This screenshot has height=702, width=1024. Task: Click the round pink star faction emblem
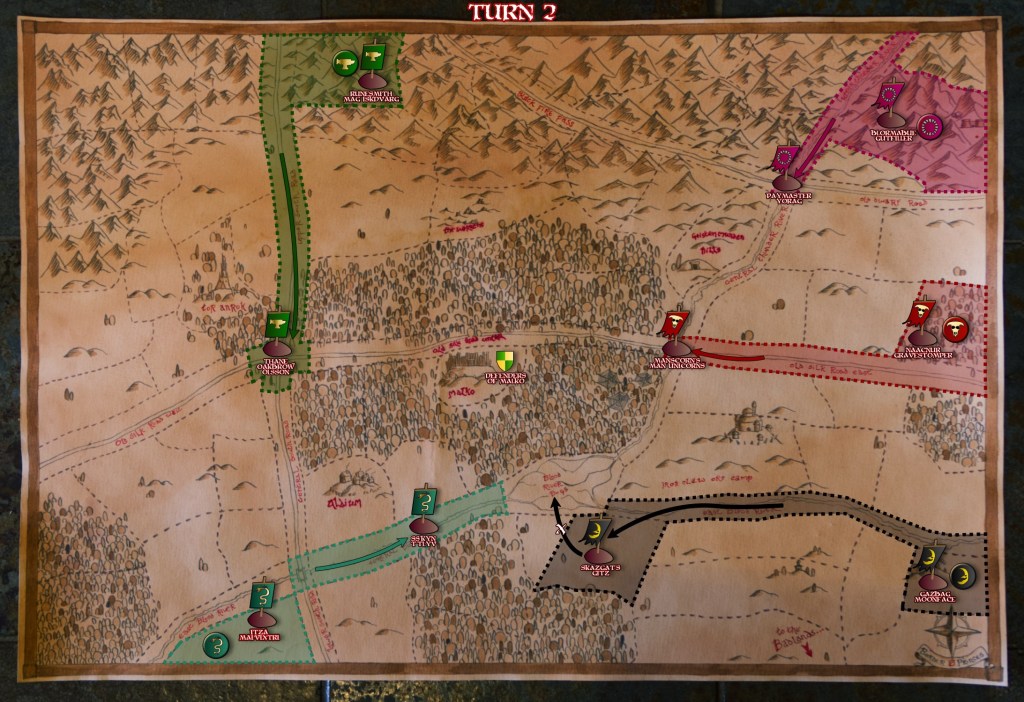pyautogui.click(x=930, y=127)
